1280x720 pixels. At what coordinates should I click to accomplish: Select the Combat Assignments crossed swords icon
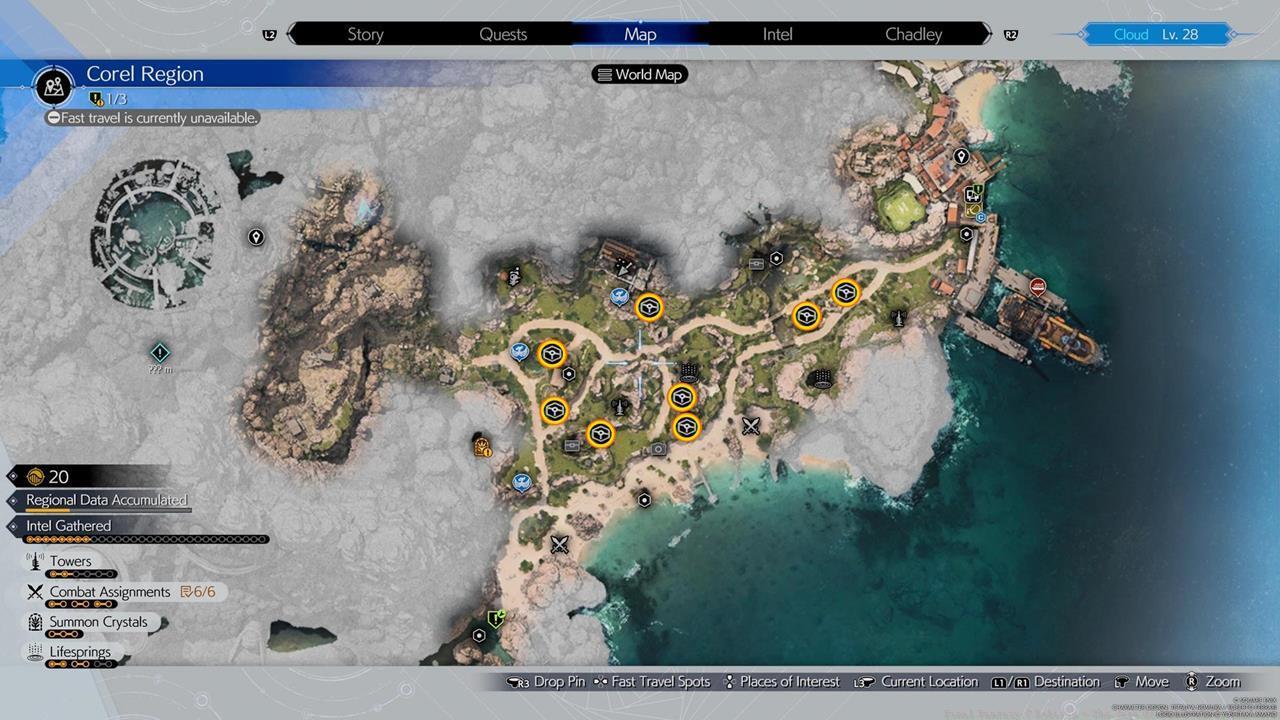pos(36,591)
